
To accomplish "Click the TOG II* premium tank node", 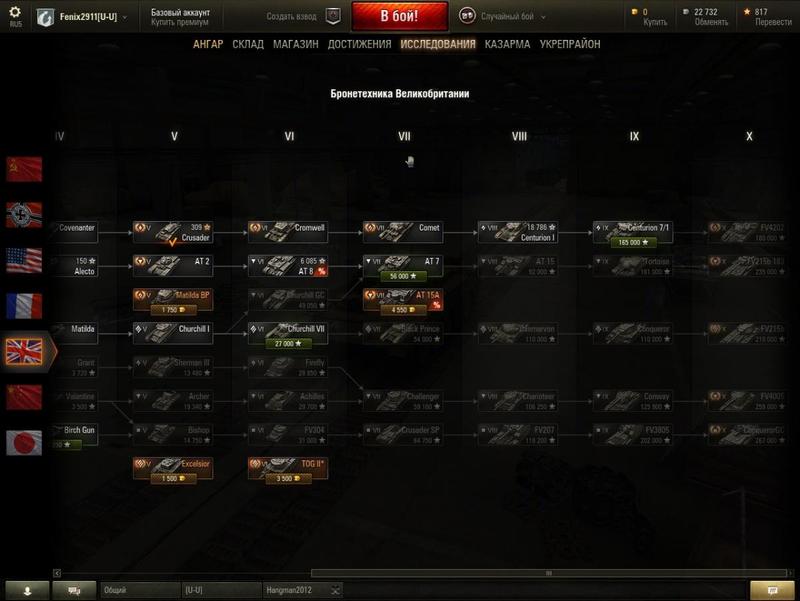I will 289,468.
